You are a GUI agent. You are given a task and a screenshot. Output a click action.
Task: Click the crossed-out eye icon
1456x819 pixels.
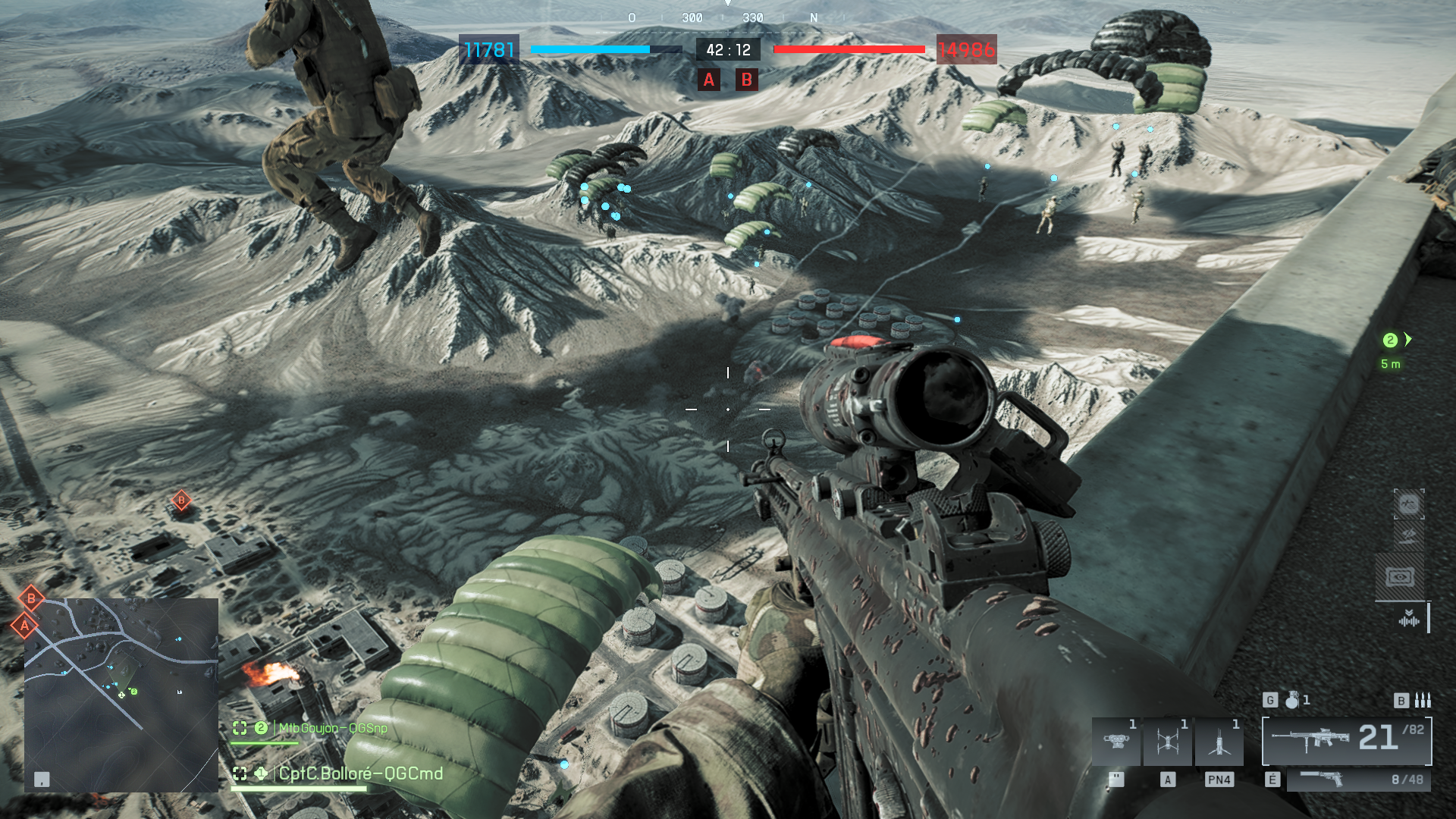coord(1408,536)
